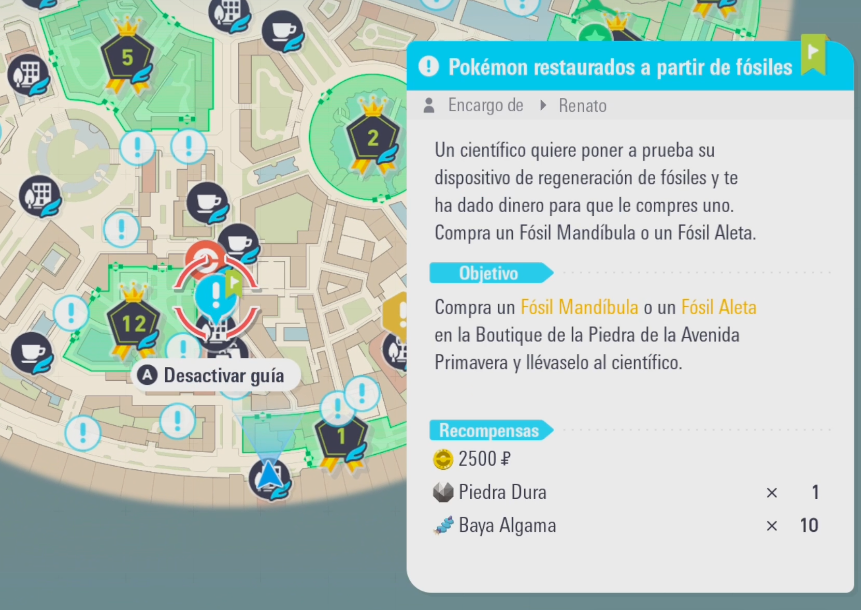Select the wild zone 1 badge marker
This screenshot has height=610, width=861.
[340, 437]
